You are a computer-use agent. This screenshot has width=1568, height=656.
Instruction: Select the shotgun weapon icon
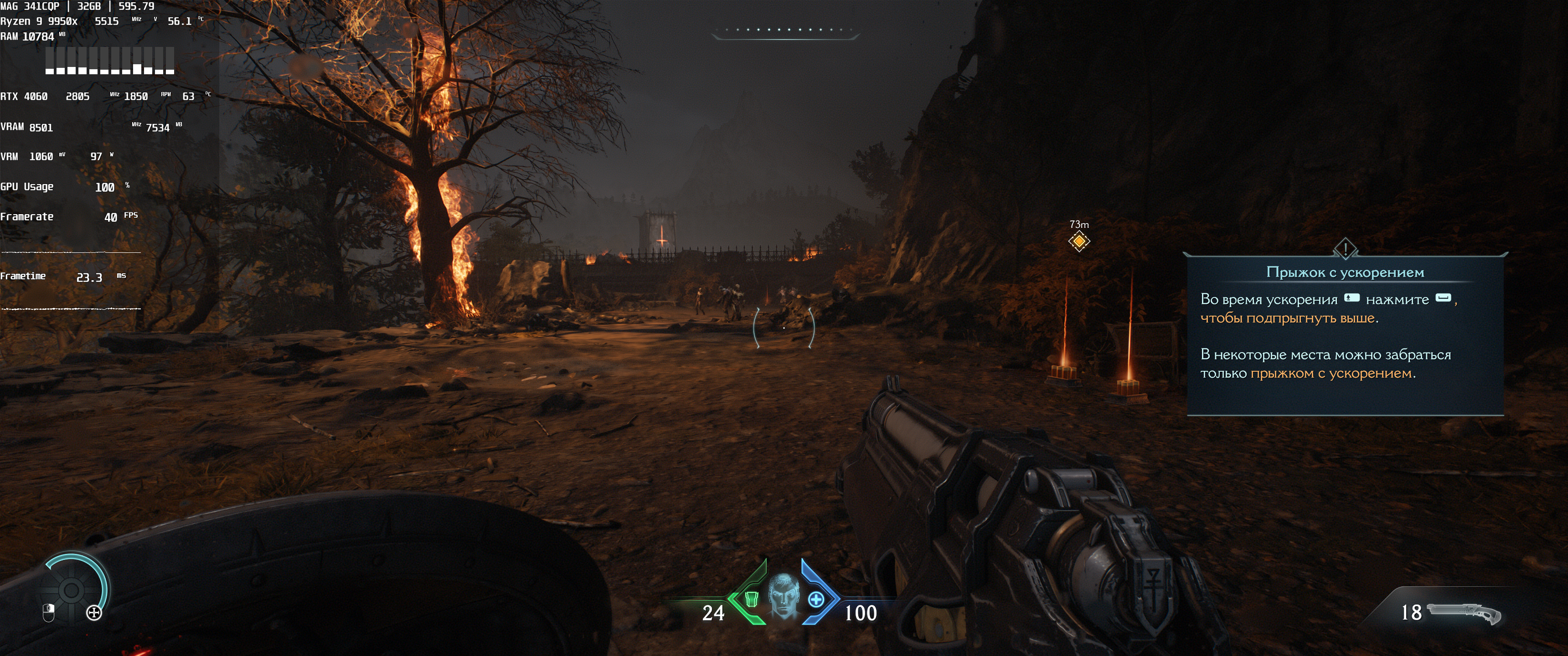point(1465,612)
